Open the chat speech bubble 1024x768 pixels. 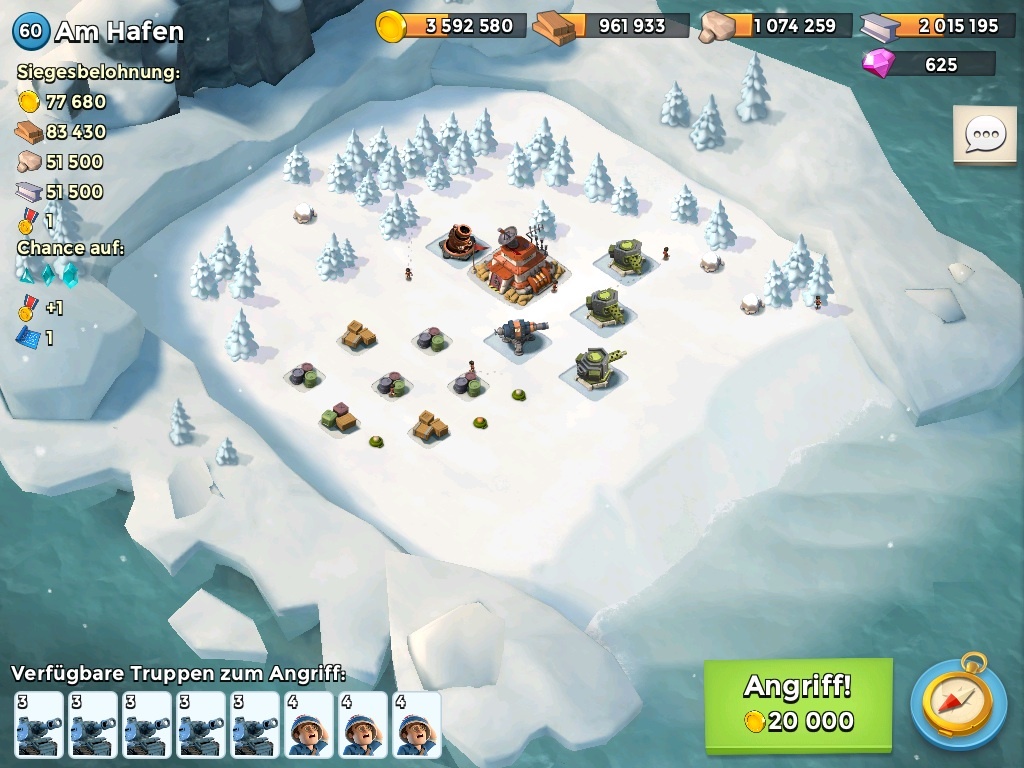[x=985, y=135]
